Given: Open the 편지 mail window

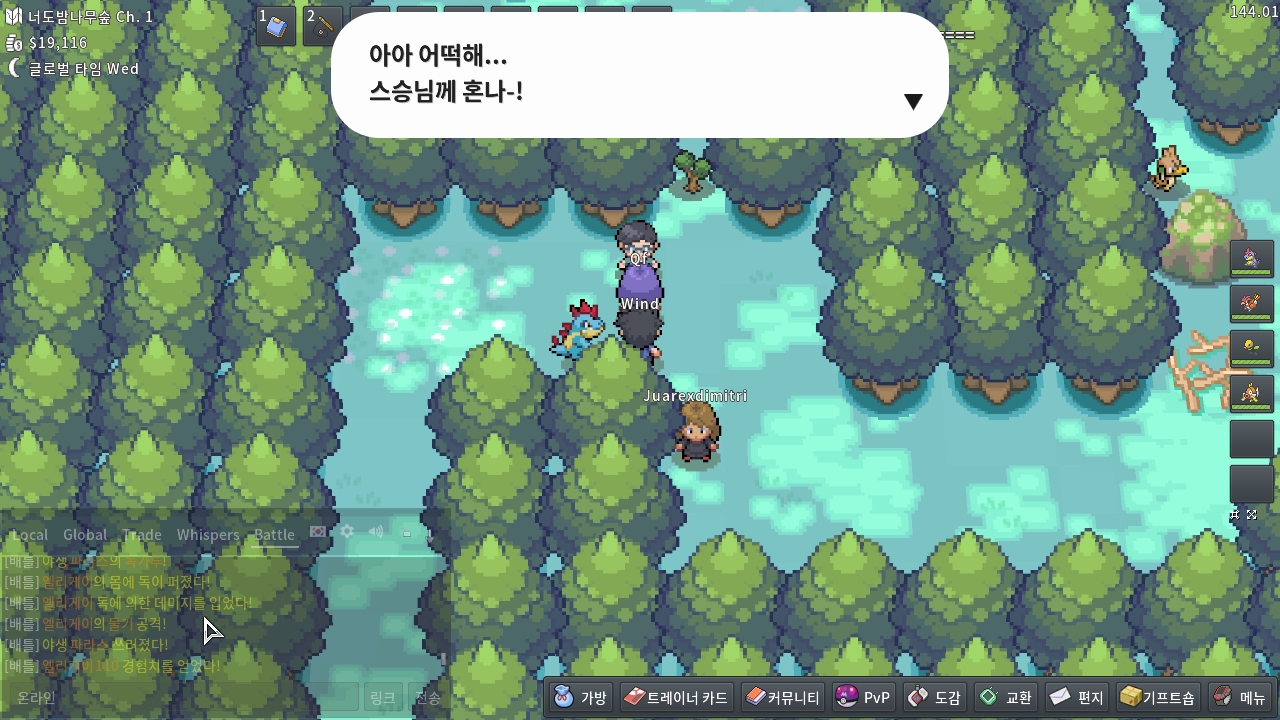Looking at the screenshot, I should point(1076,697).
